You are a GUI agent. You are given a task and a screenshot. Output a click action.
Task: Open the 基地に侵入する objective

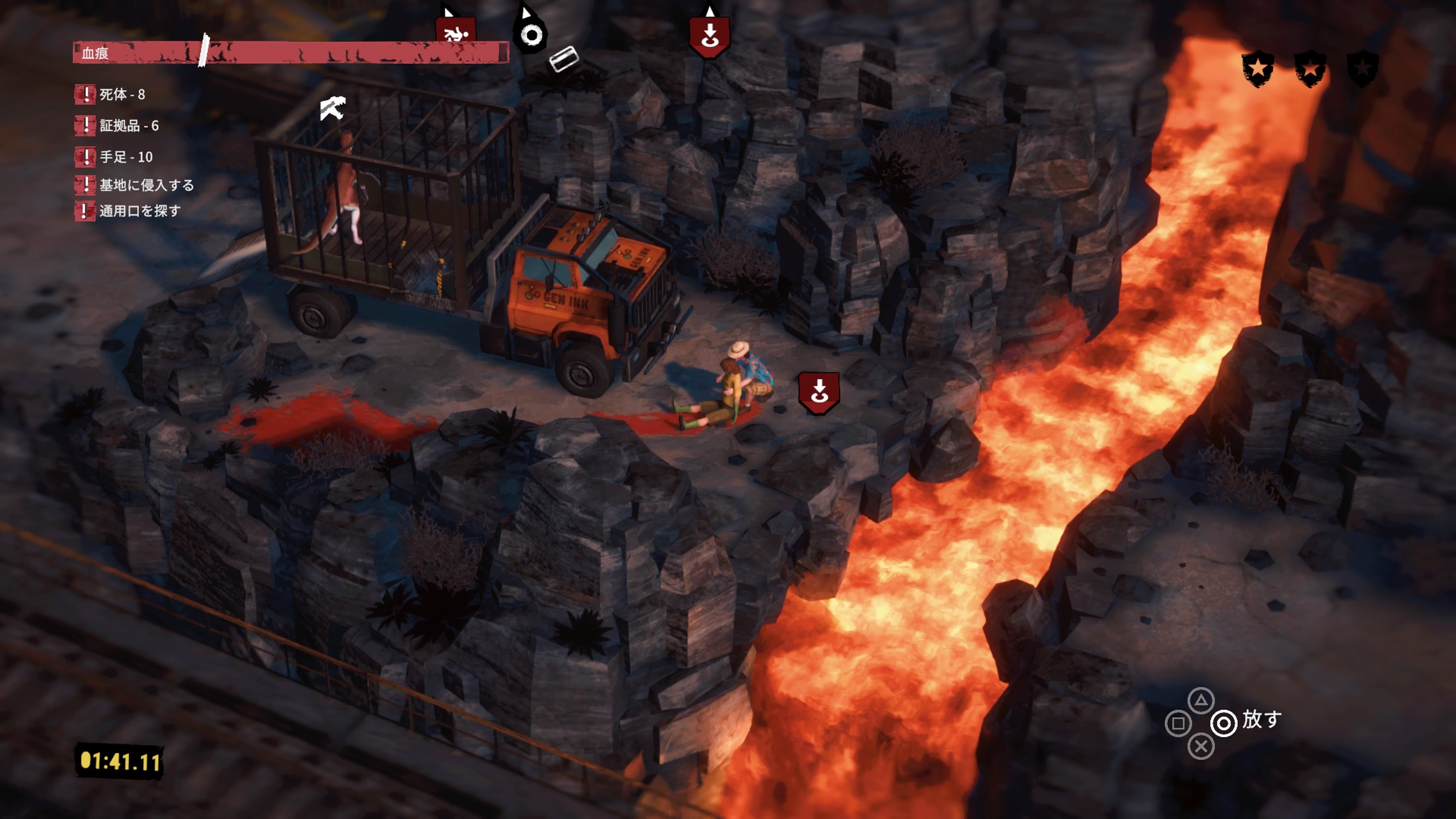tap(146, 185)
